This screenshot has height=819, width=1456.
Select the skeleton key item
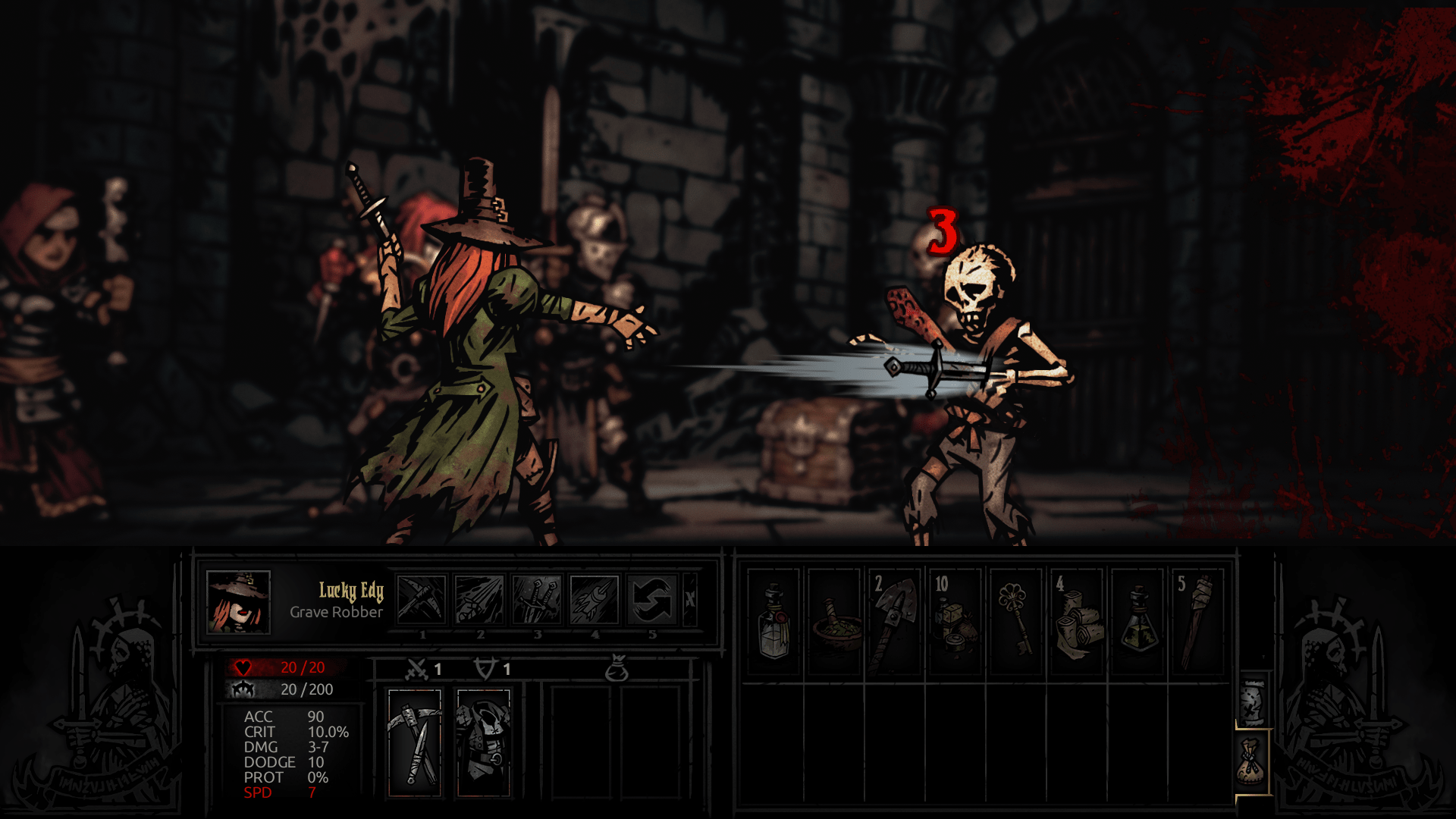[x=1016, y=622]
